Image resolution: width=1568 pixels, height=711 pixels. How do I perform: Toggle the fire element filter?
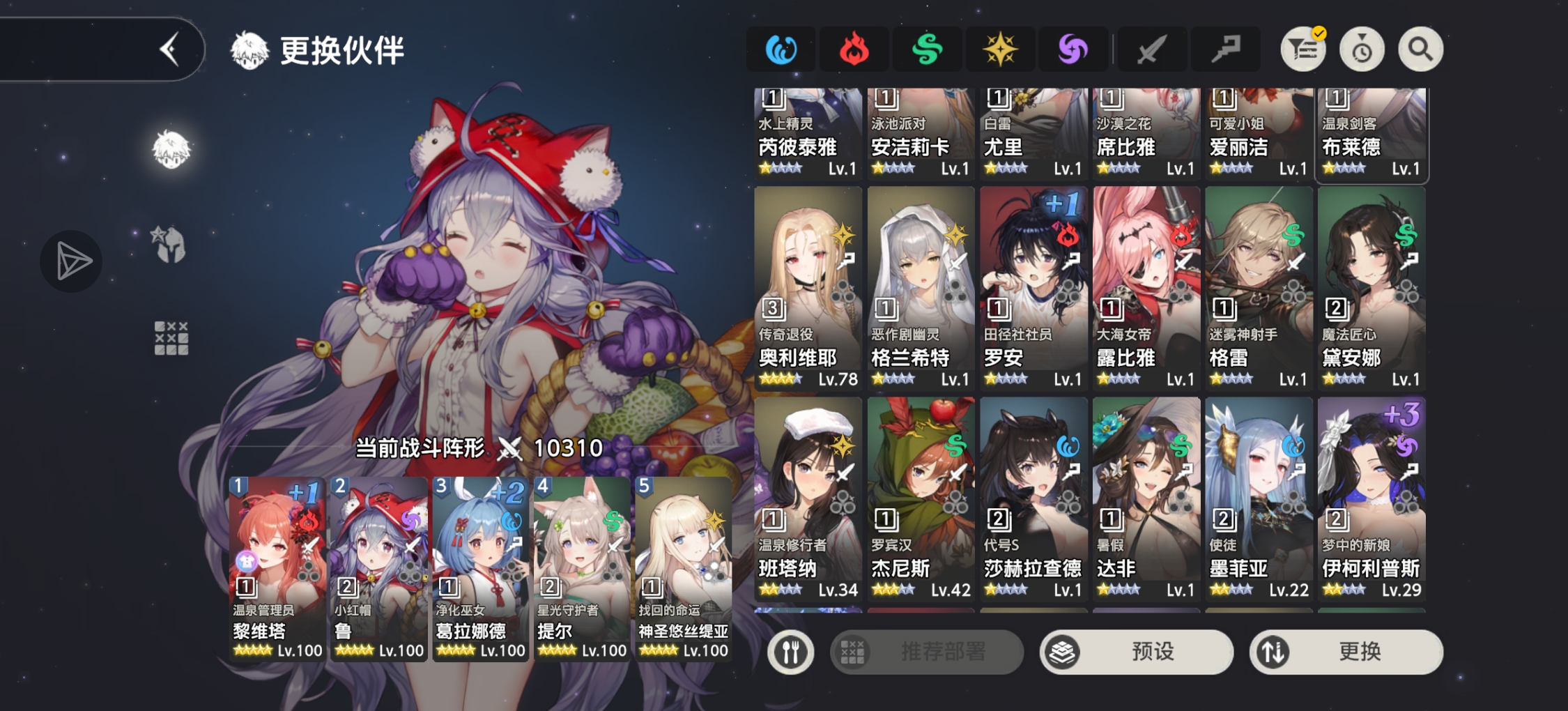point(854,49)
